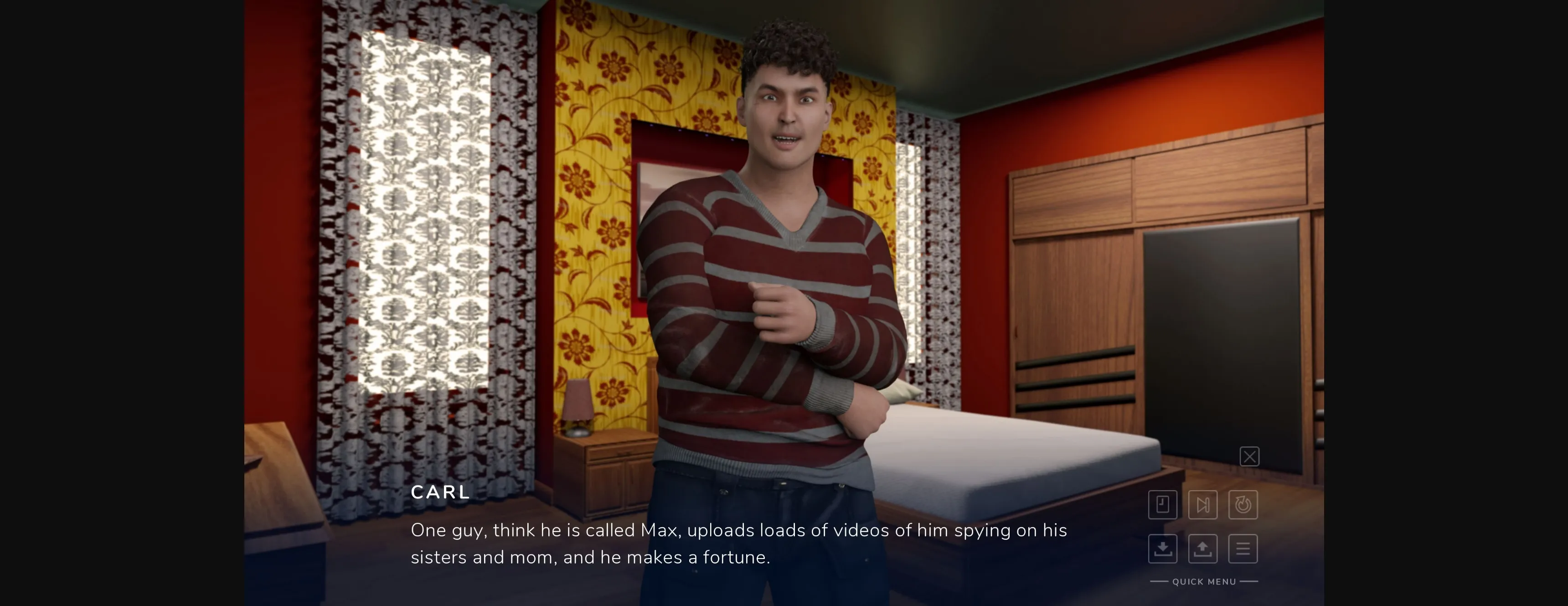Activate skip mode with the fast-forward icon
Viewport: 1568px width, 606px height.
tap(1203, 504)
